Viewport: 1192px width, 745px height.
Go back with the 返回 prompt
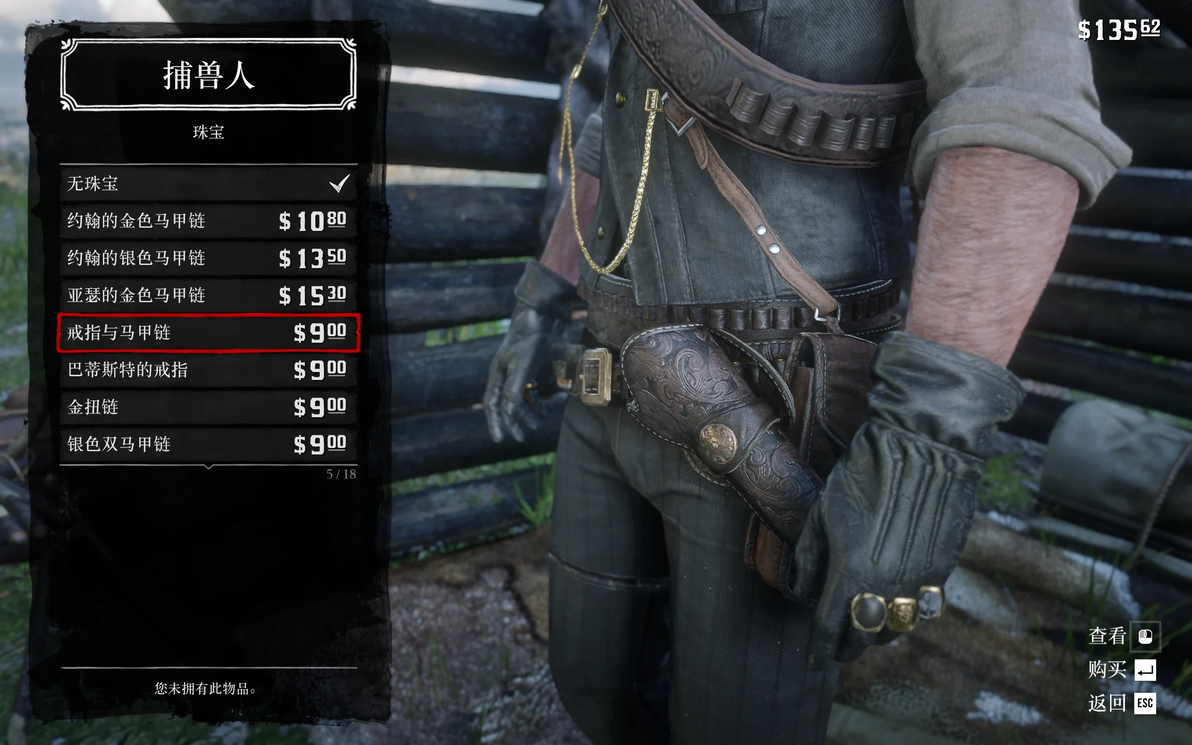1121,703
